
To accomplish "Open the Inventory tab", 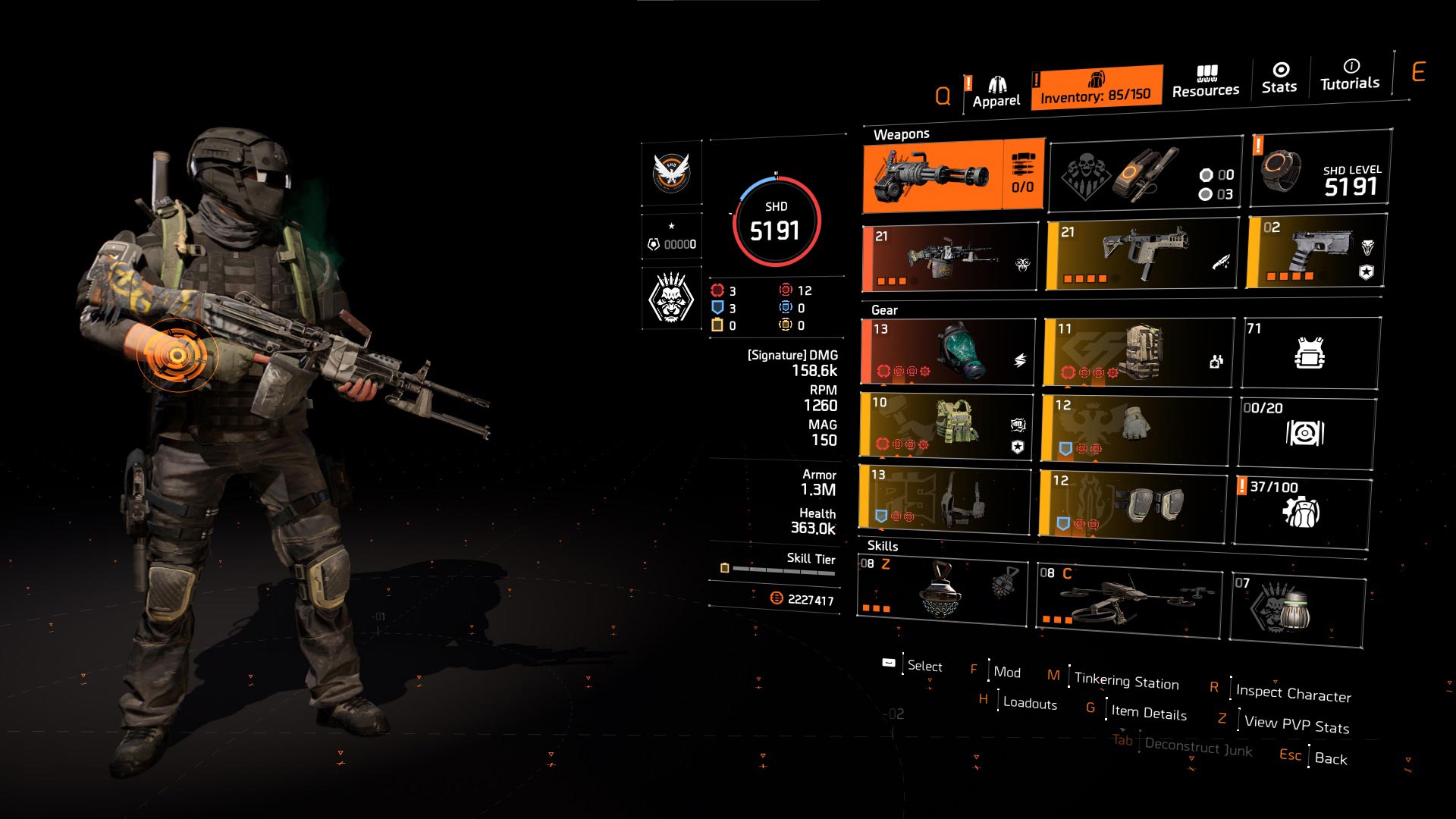I will 1096,88.
